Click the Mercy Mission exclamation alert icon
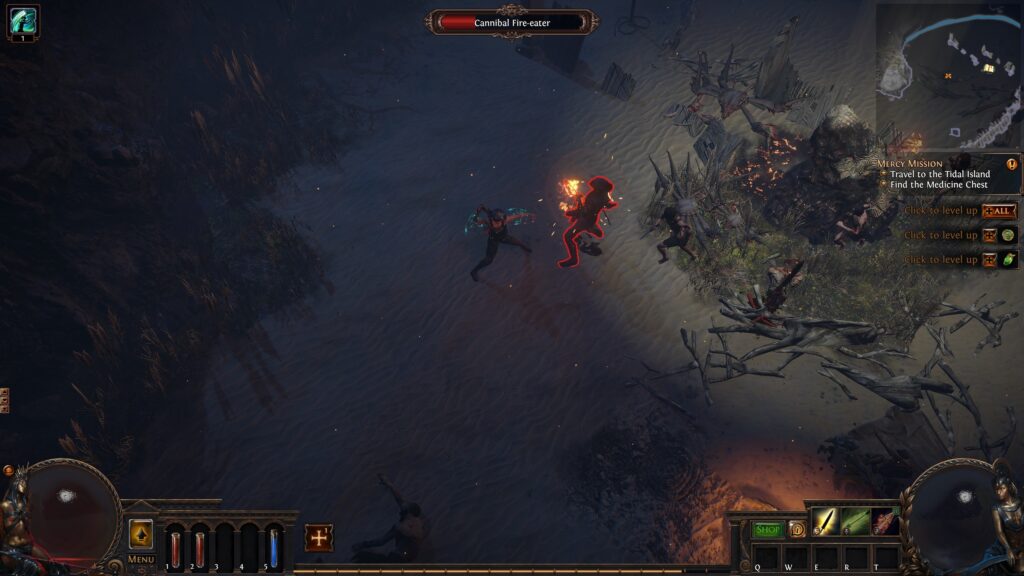Image resolution: width=1024 pixels, height=576 pixels. 1012,164
